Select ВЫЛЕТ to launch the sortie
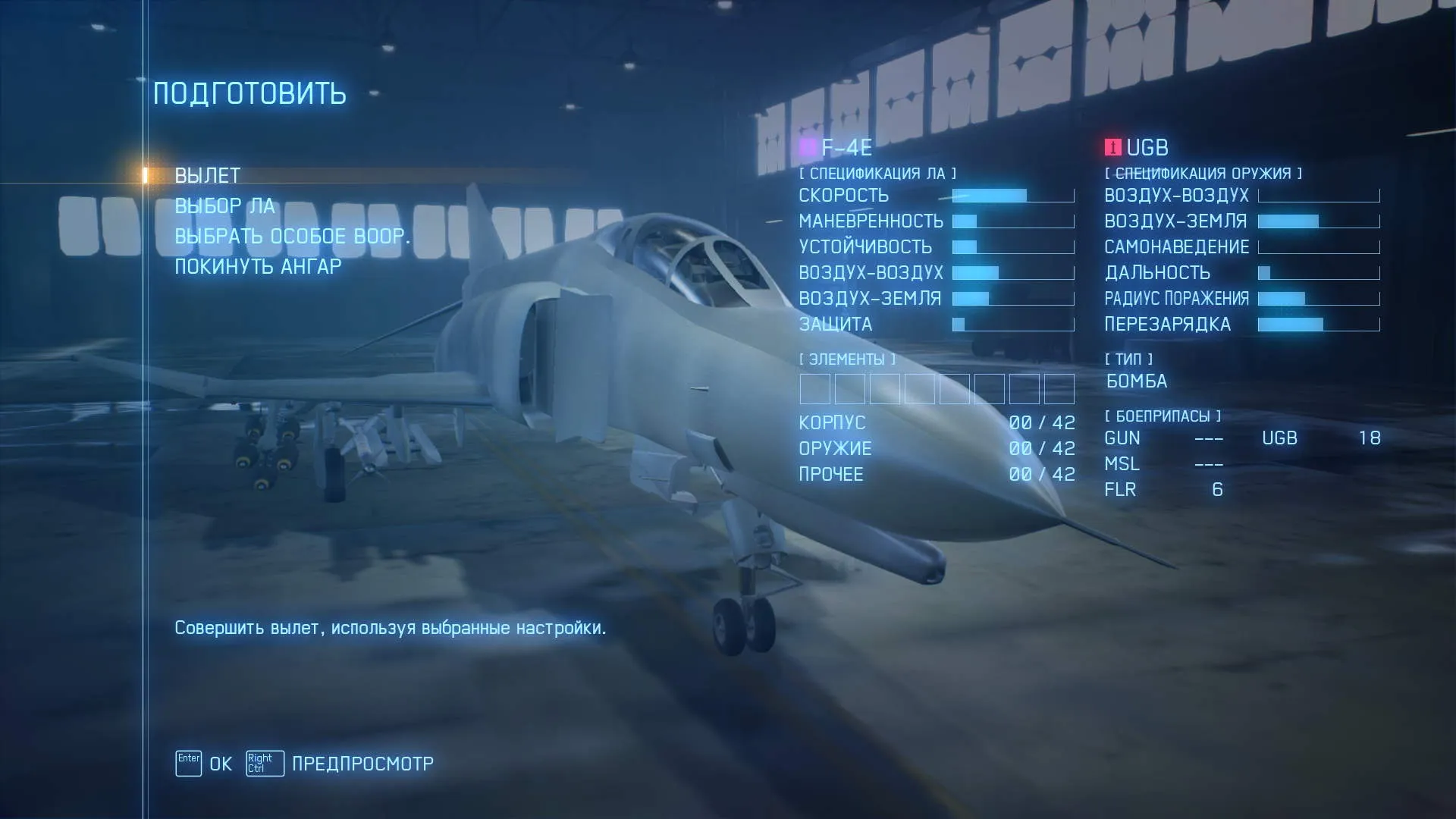 click(207, 176)
